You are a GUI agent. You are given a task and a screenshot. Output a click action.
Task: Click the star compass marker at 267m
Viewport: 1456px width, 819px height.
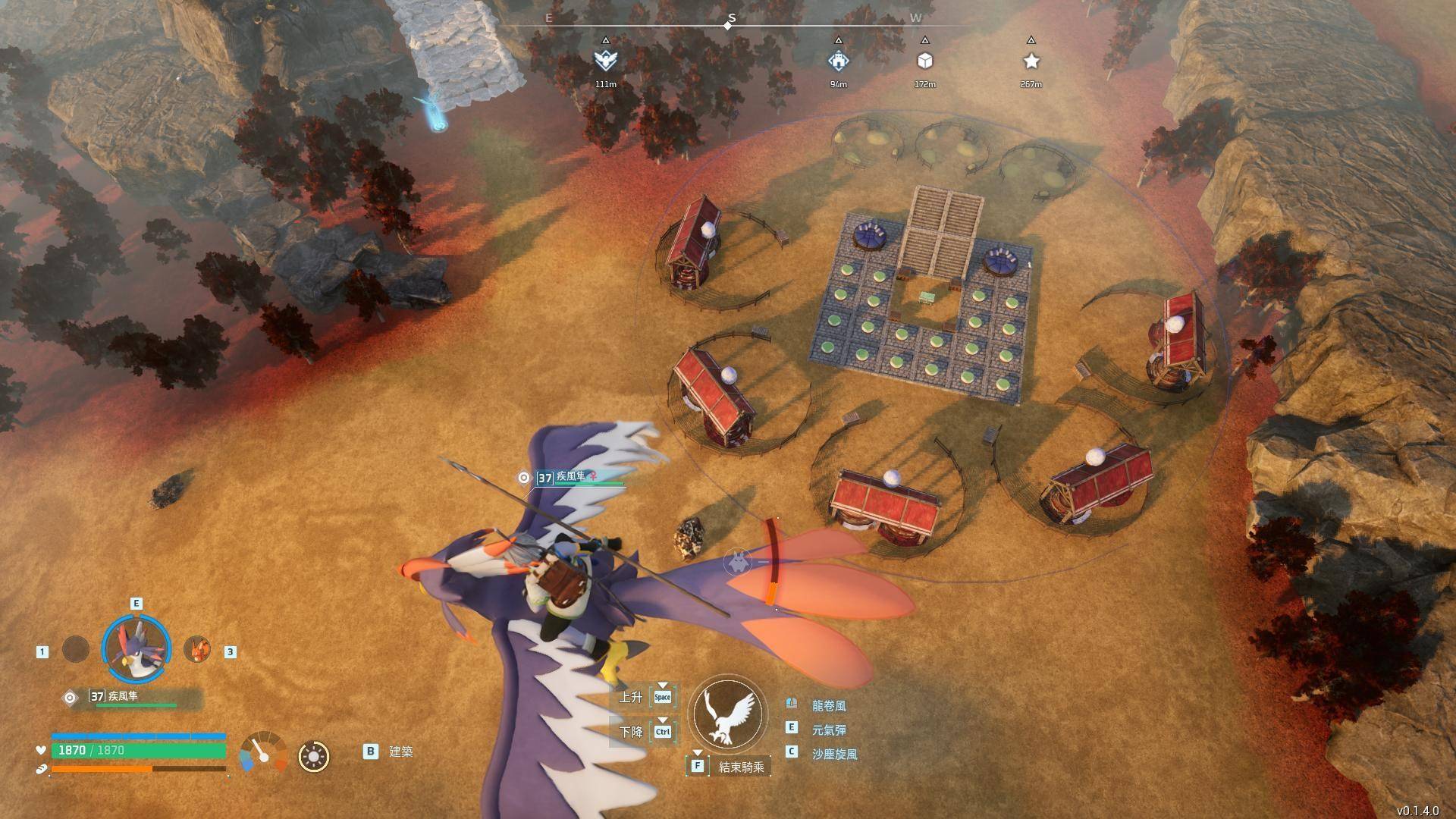click(x=1031, y=61)
